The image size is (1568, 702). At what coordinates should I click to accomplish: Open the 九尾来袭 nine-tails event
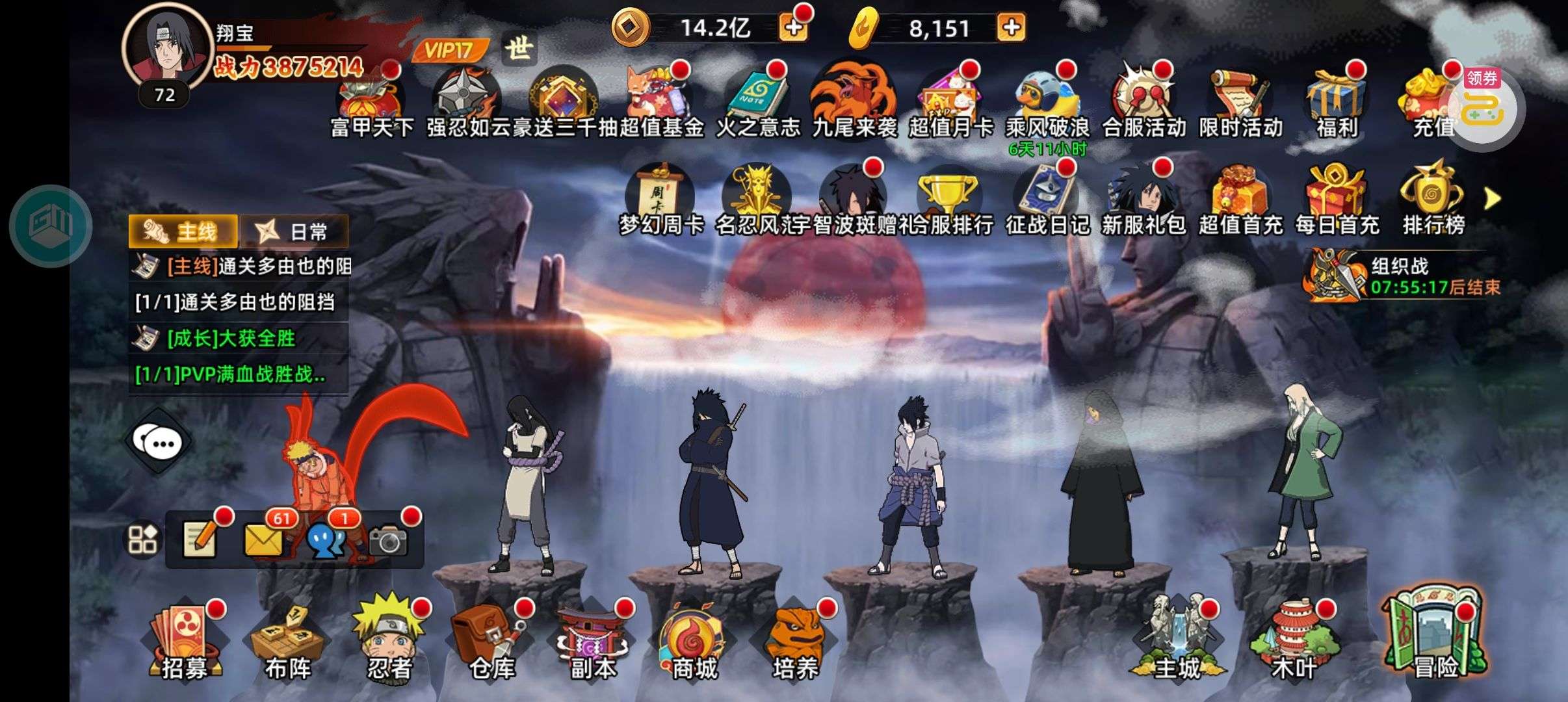(854, 104)
